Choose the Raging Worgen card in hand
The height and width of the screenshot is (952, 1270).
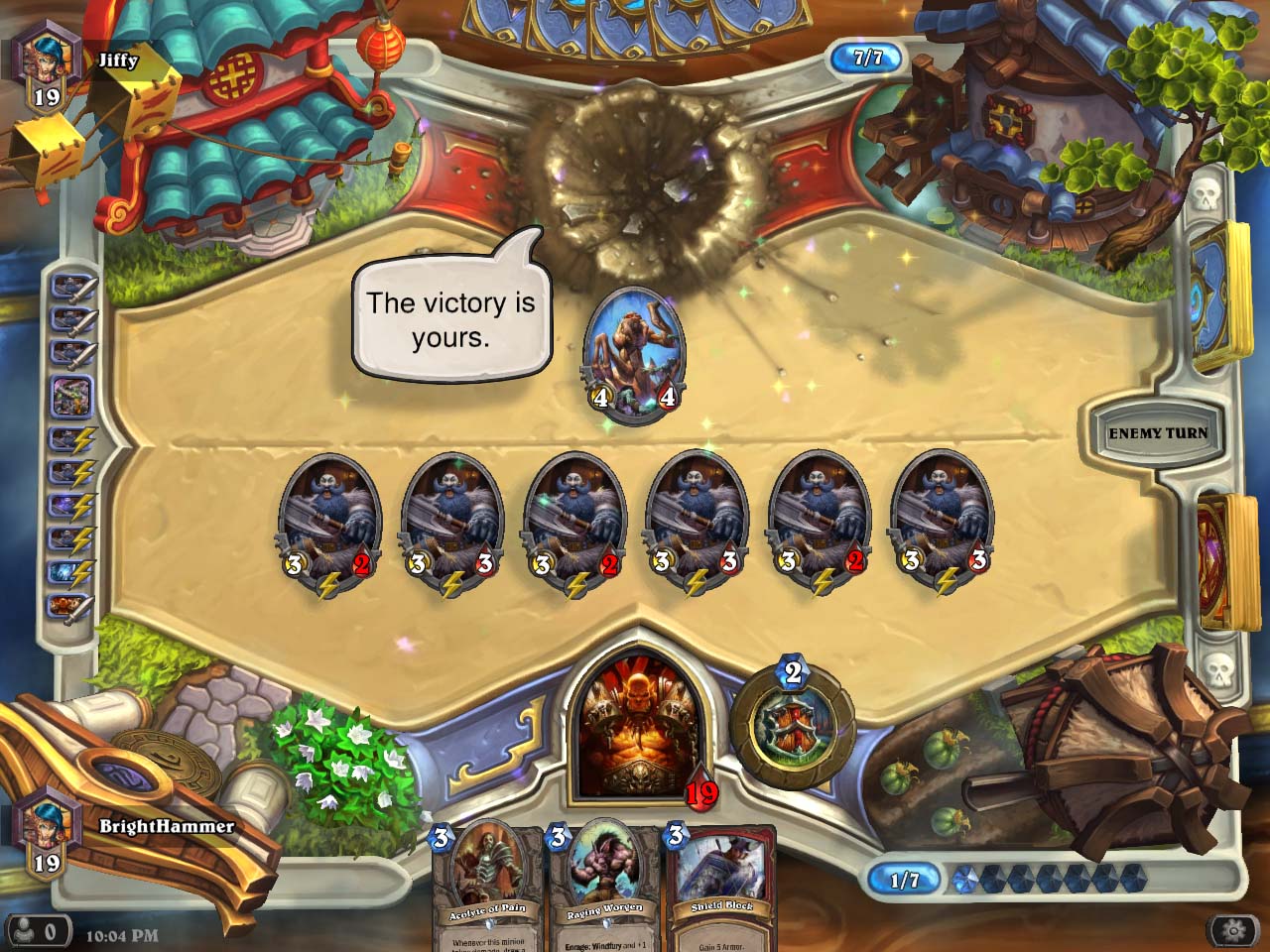(x=604, y=883)
